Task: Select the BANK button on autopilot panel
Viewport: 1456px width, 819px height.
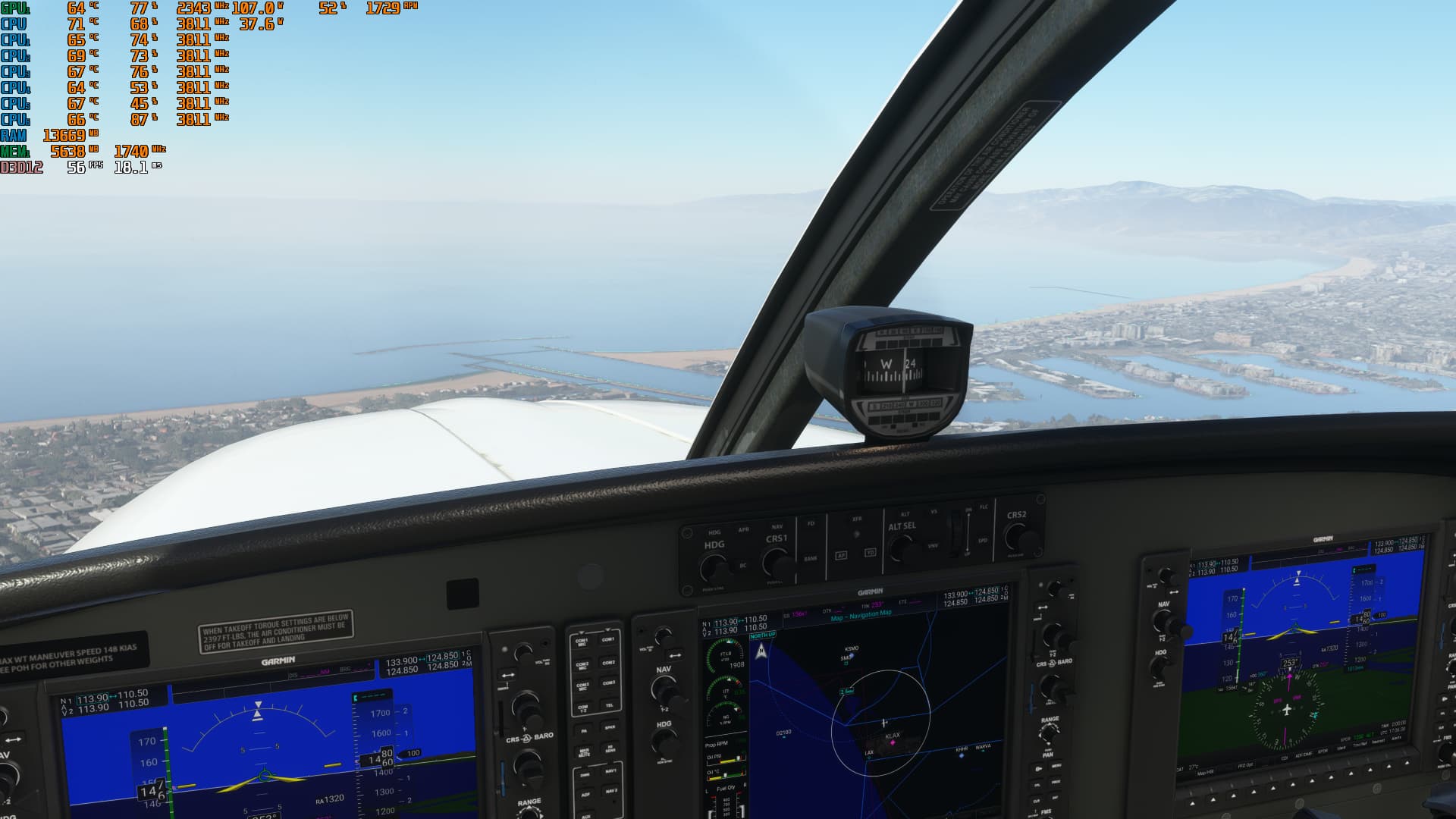Action: [x=811, y=558]
